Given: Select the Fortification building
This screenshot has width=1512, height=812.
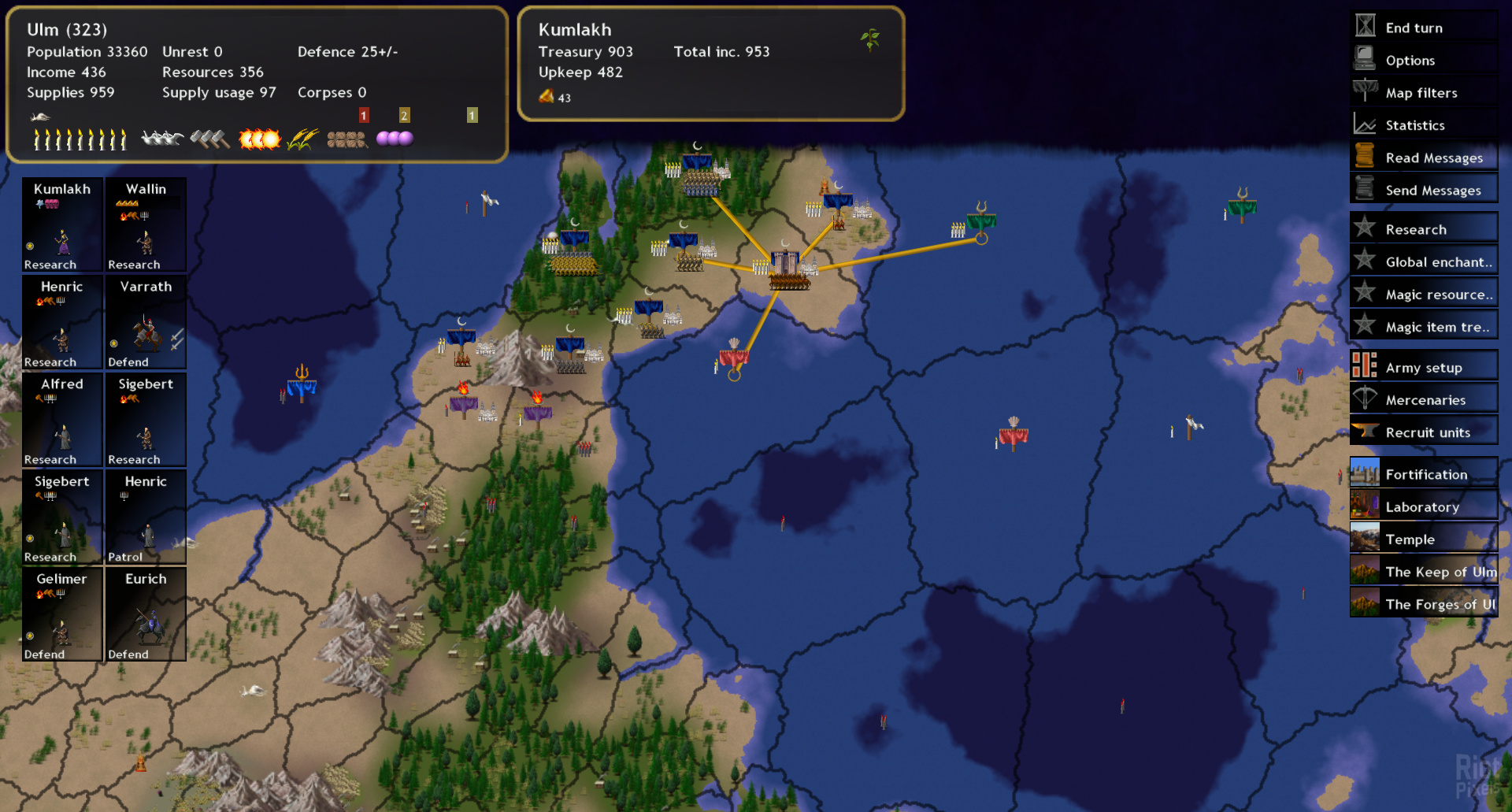Looking at the screenshot, I should pos(1425,474).
